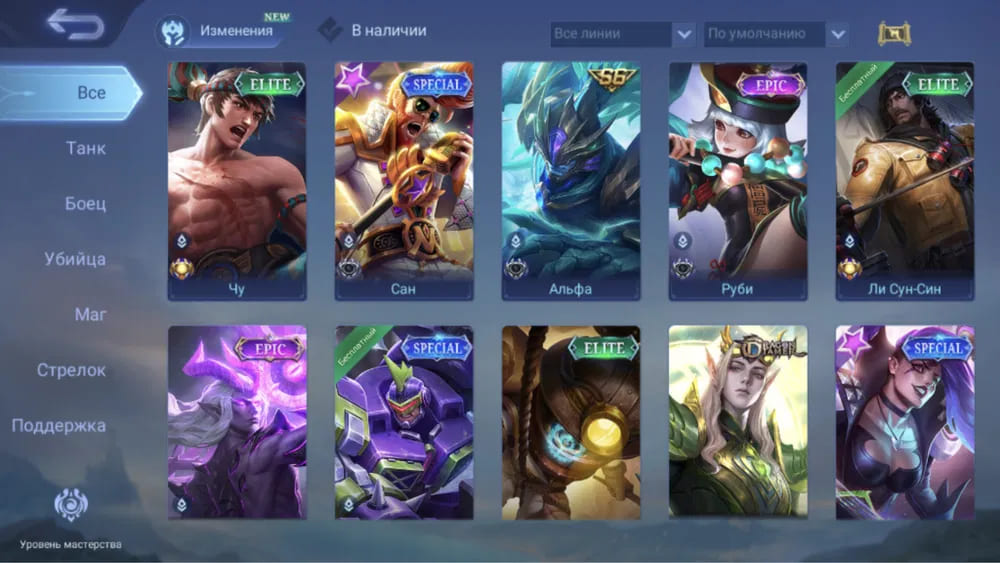Click the golden scroll icon
Image resolution: width=1000 pixels, height=563 pixels.
889,34
